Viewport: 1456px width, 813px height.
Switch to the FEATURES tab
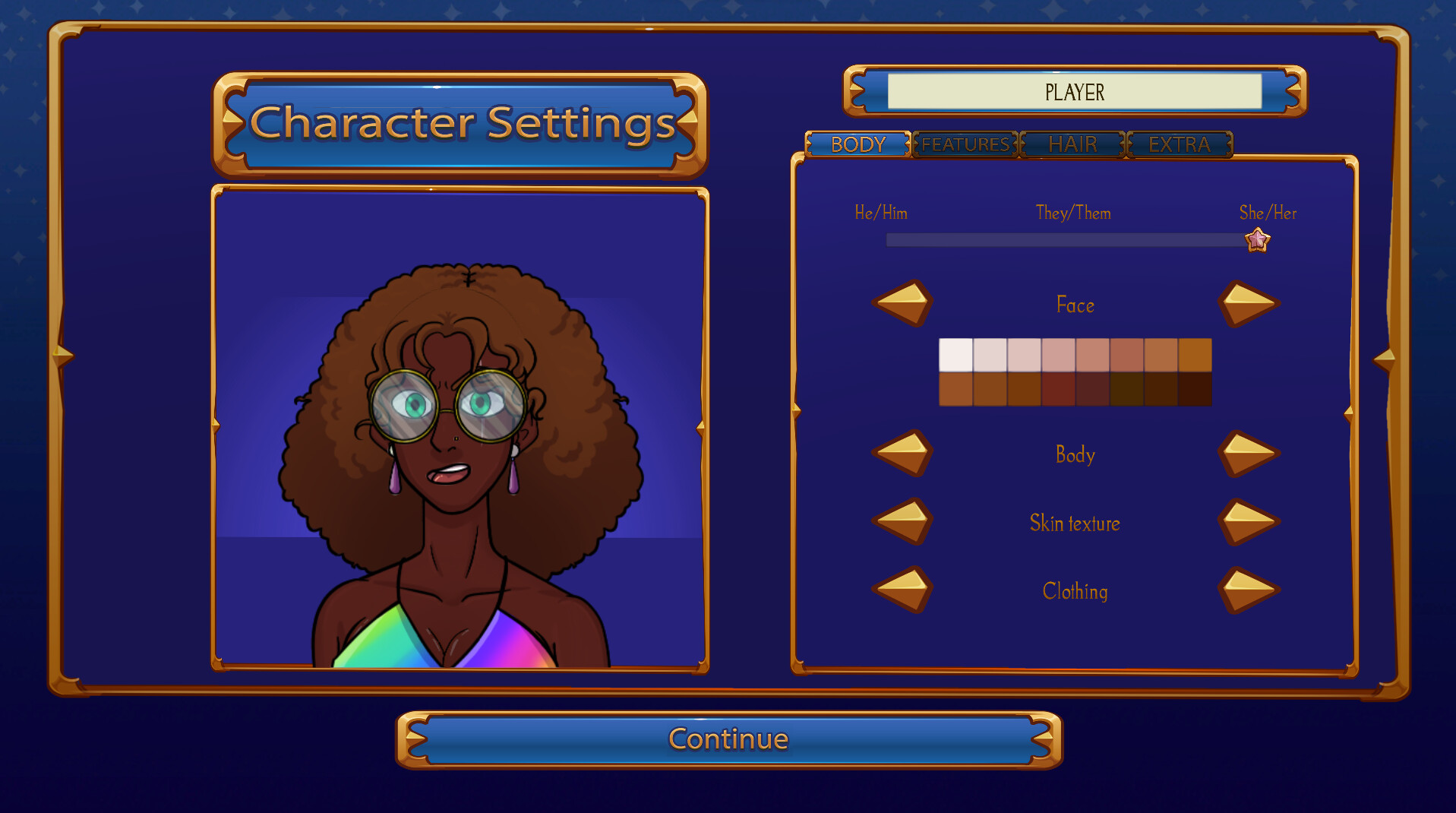pos(964,144)
